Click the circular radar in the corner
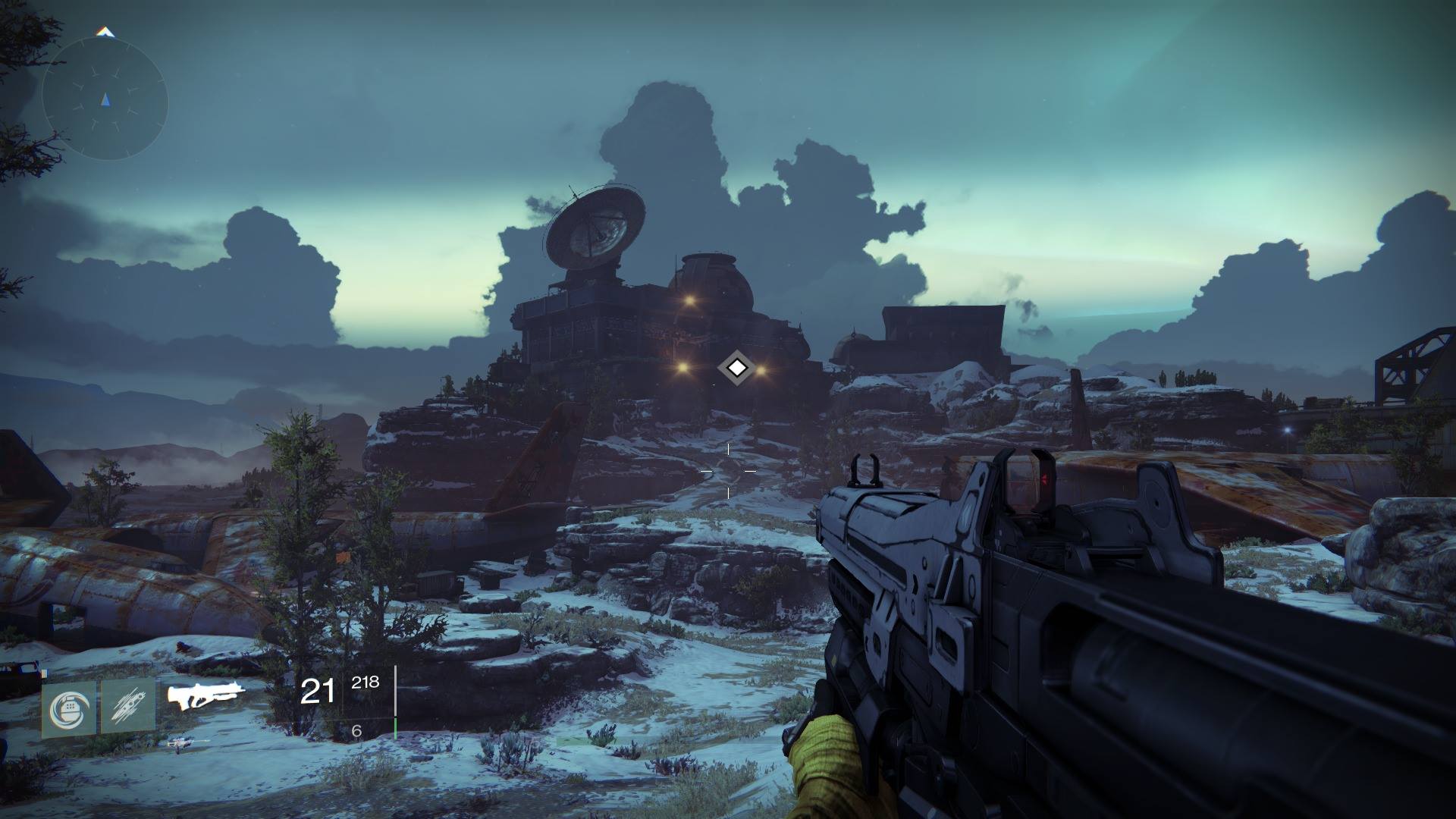The image size is (1456, 819). 105,99
